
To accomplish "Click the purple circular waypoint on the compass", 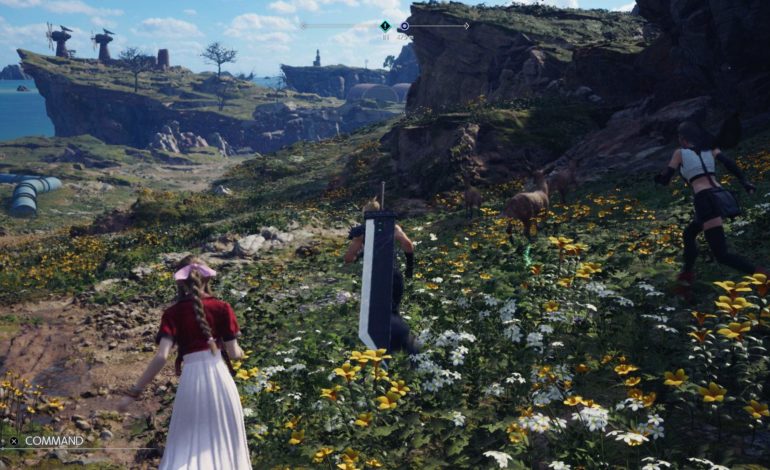I will pos(404,27).
